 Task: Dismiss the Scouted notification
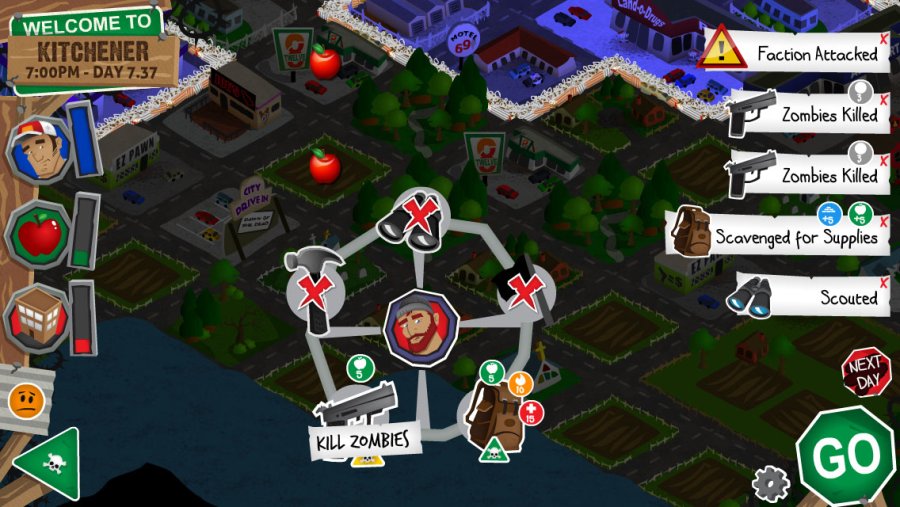point(884,280)
